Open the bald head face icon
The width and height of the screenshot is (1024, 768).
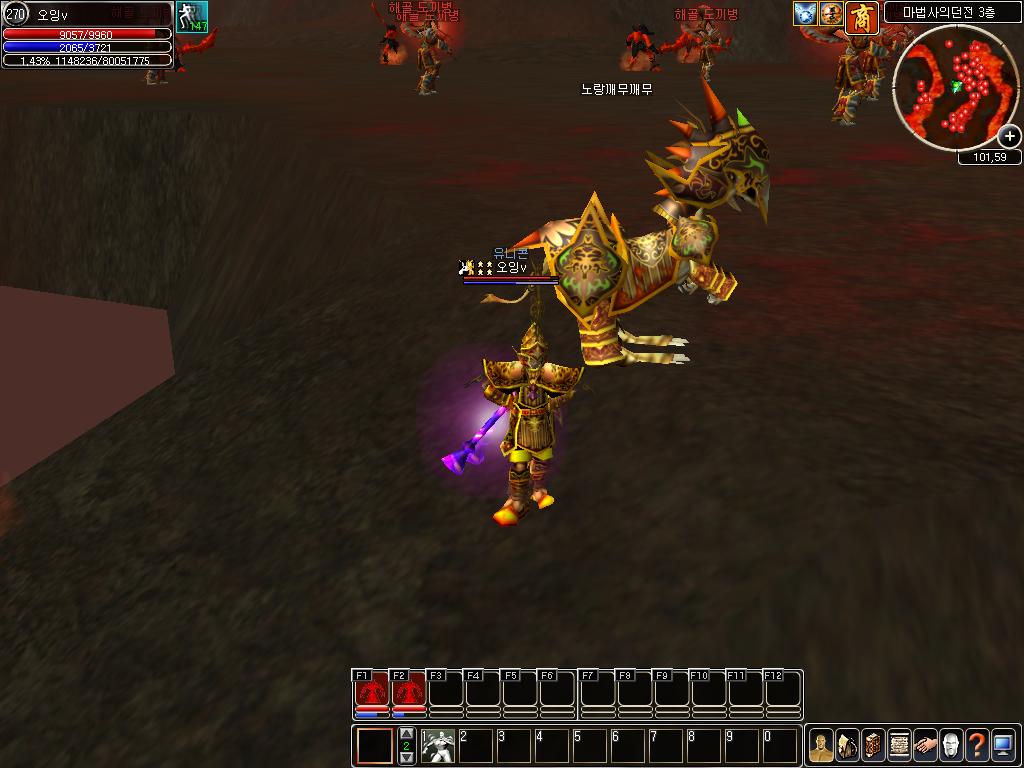pyautogui.click(x=951, y=746)
